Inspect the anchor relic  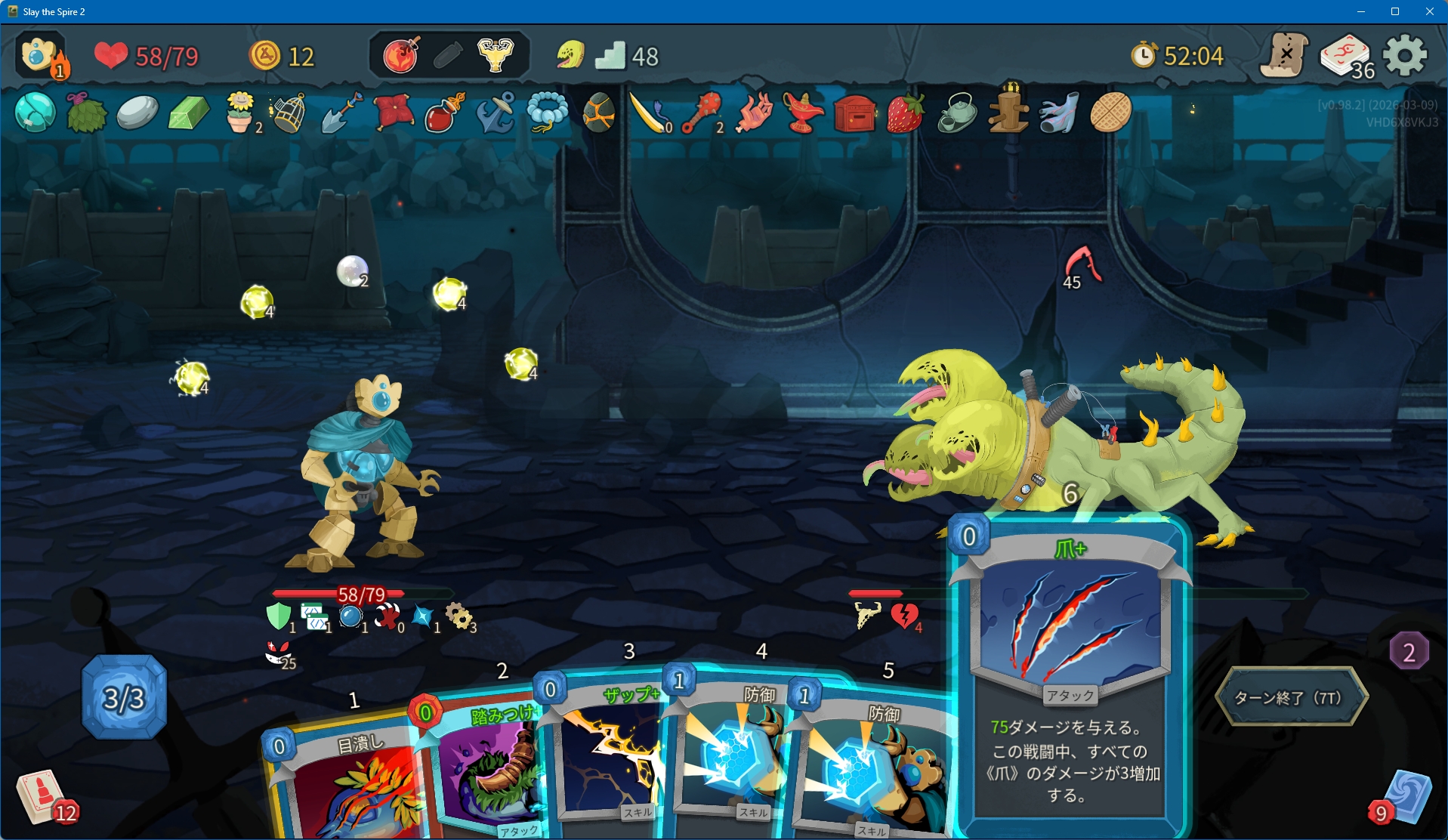496,114
